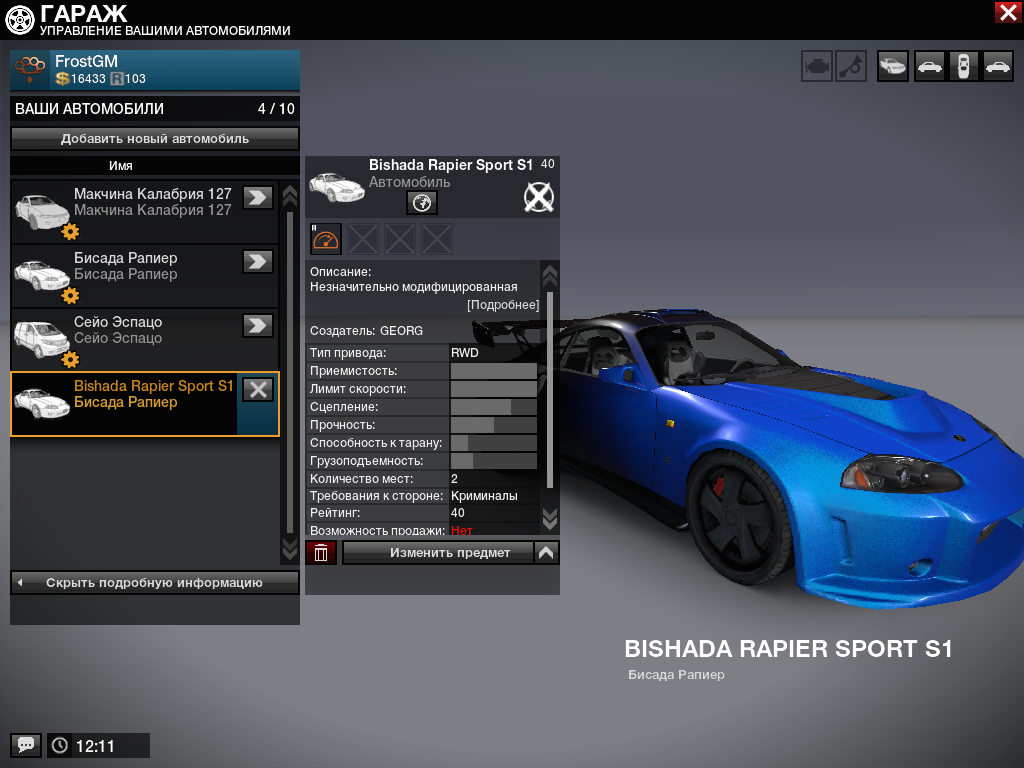Hide details with 'Скрыть подробную информацию'
This screenshot has height=768, width=1024.
155,582
